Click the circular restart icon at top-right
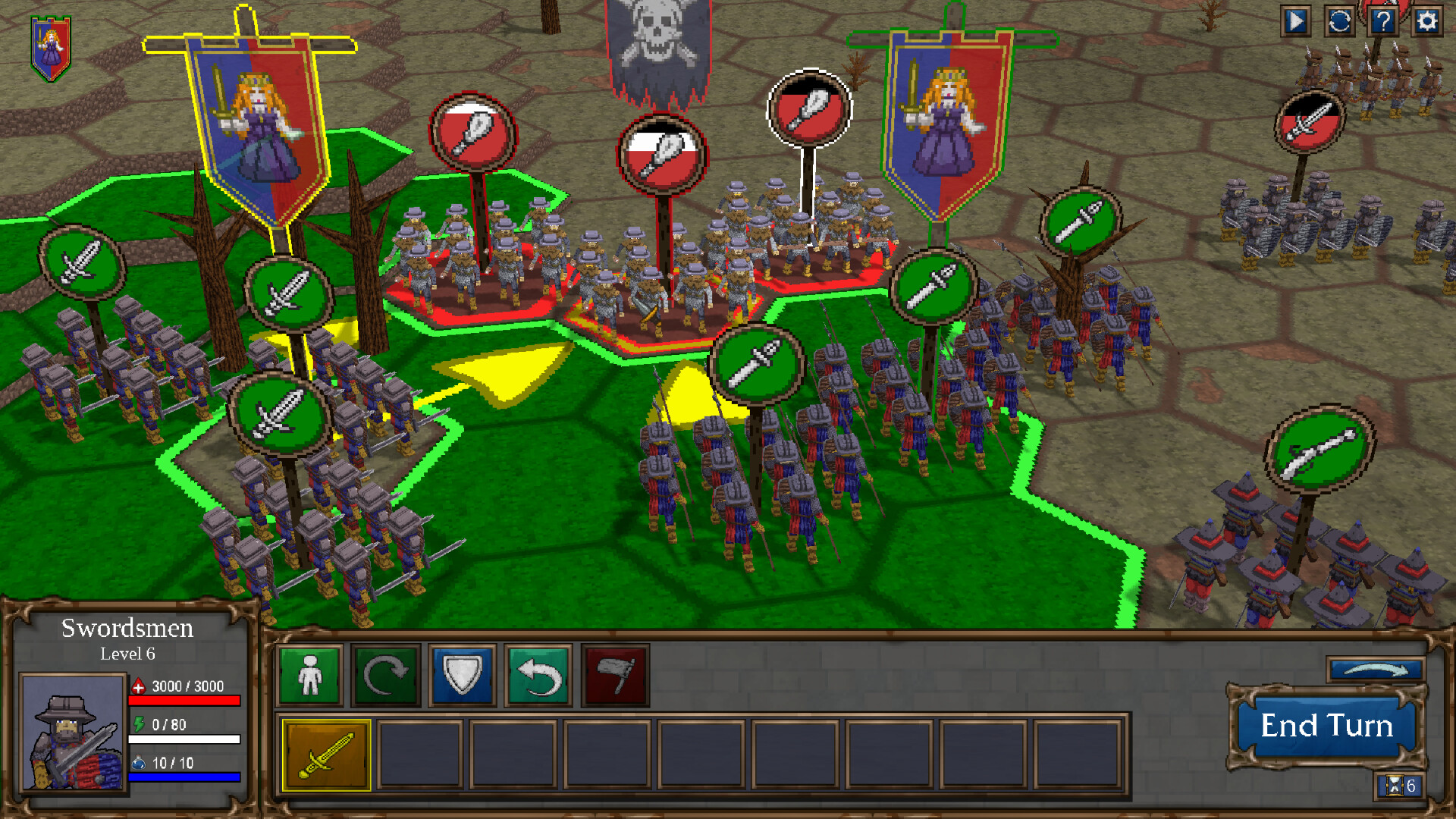 [1340, 22]
